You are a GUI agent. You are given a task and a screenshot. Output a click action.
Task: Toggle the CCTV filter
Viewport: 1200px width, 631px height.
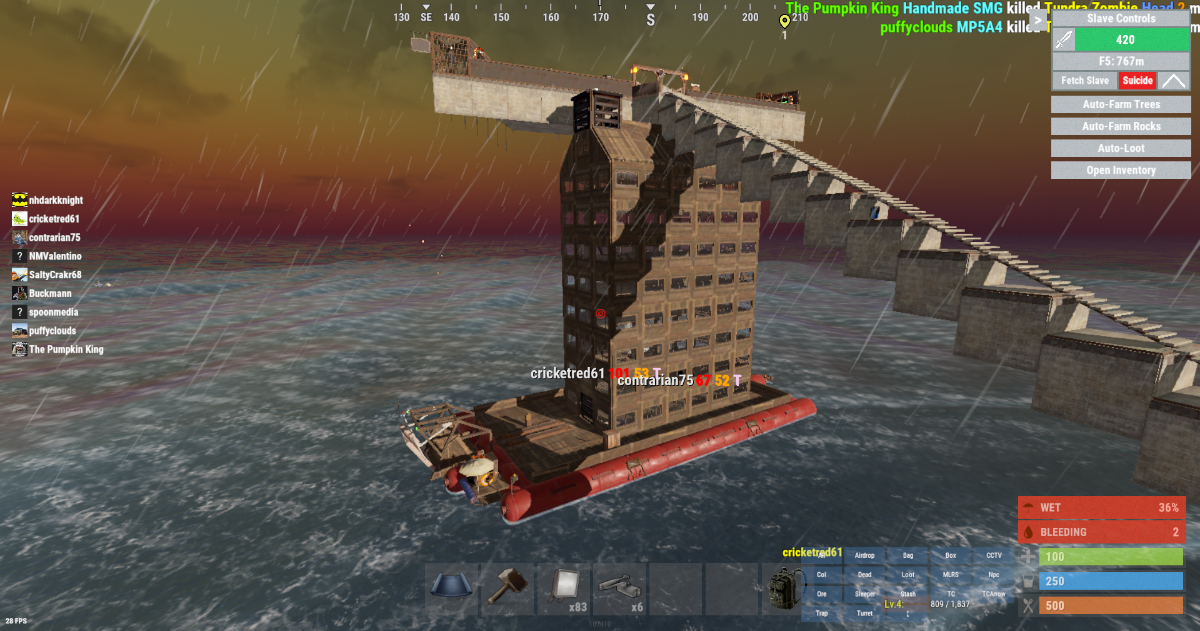pyautogui.click(x=994, y=555)
